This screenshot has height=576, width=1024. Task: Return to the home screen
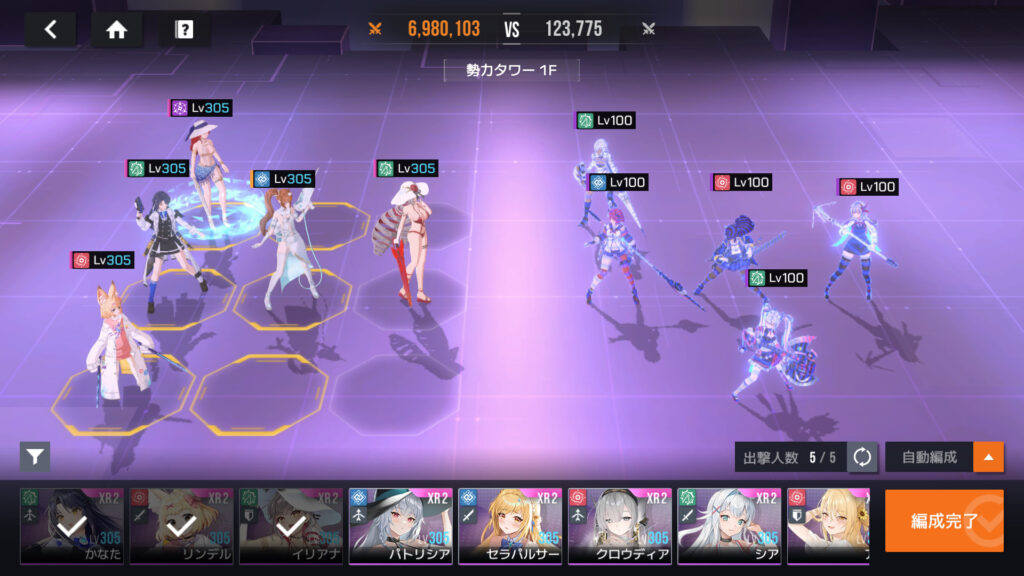tap(117, 29)
